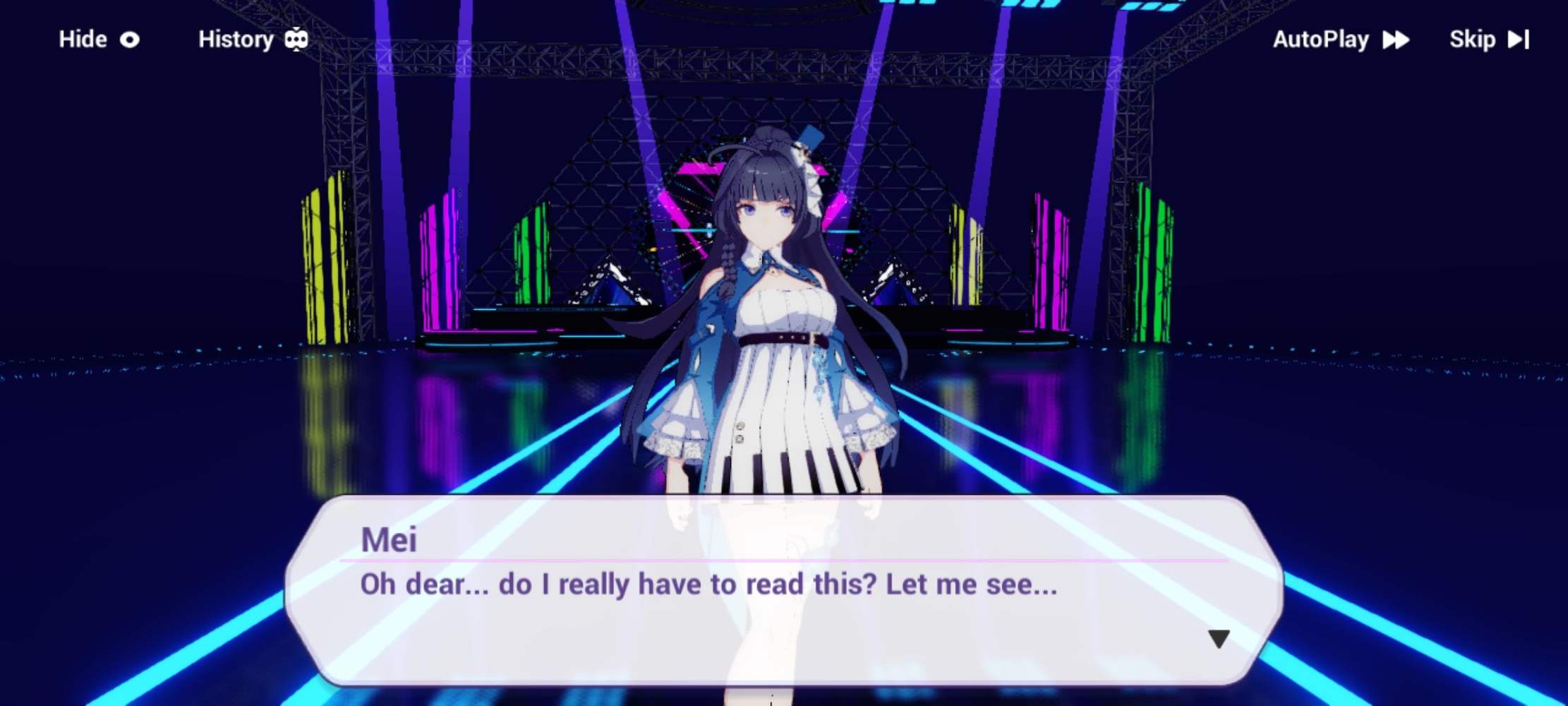Click the Hide label to conceal the UI

(x=82, y=40)
